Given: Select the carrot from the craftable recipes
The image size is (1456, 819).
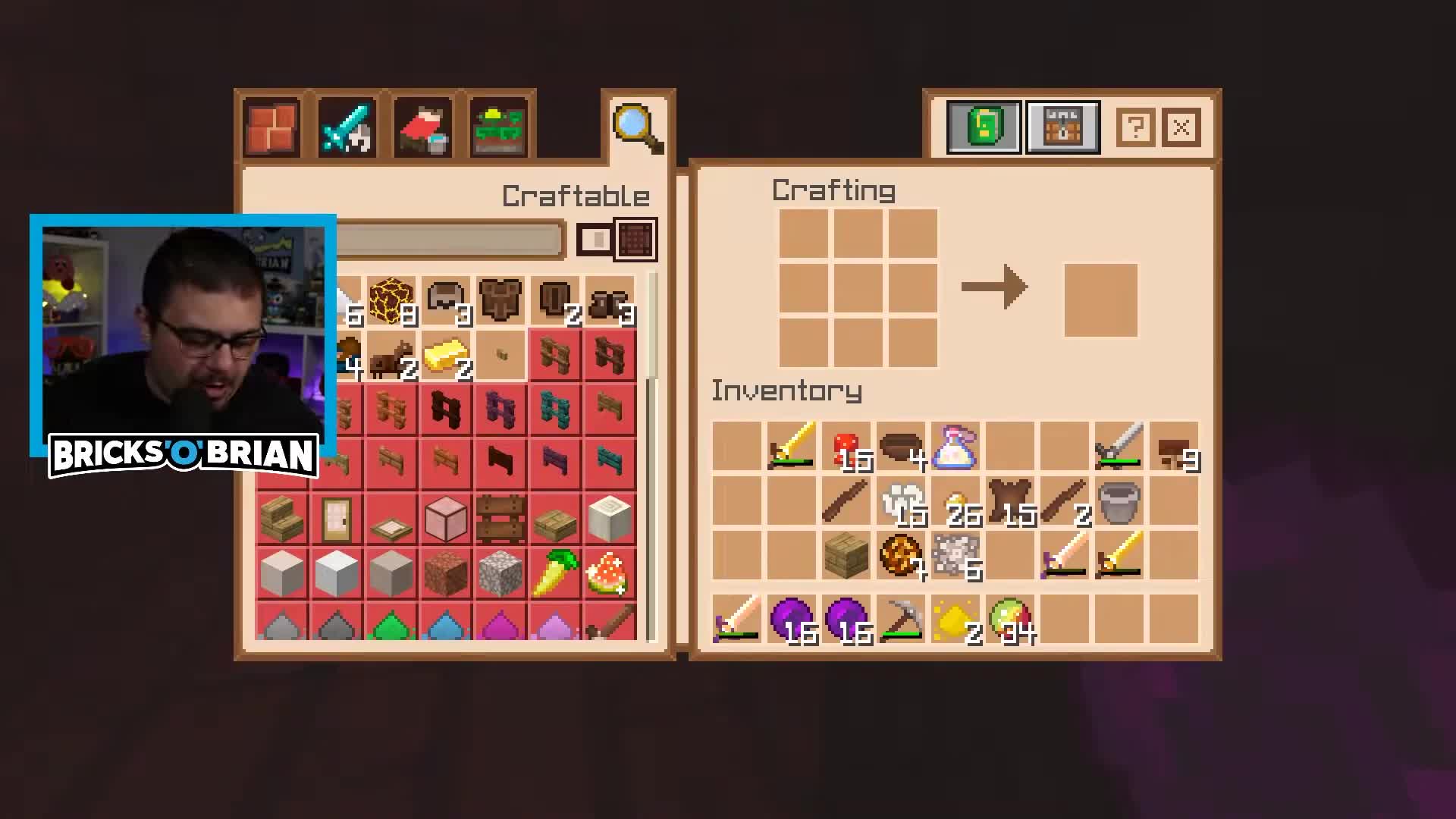Looking at the screenshot, I should (x=554, y=574).
